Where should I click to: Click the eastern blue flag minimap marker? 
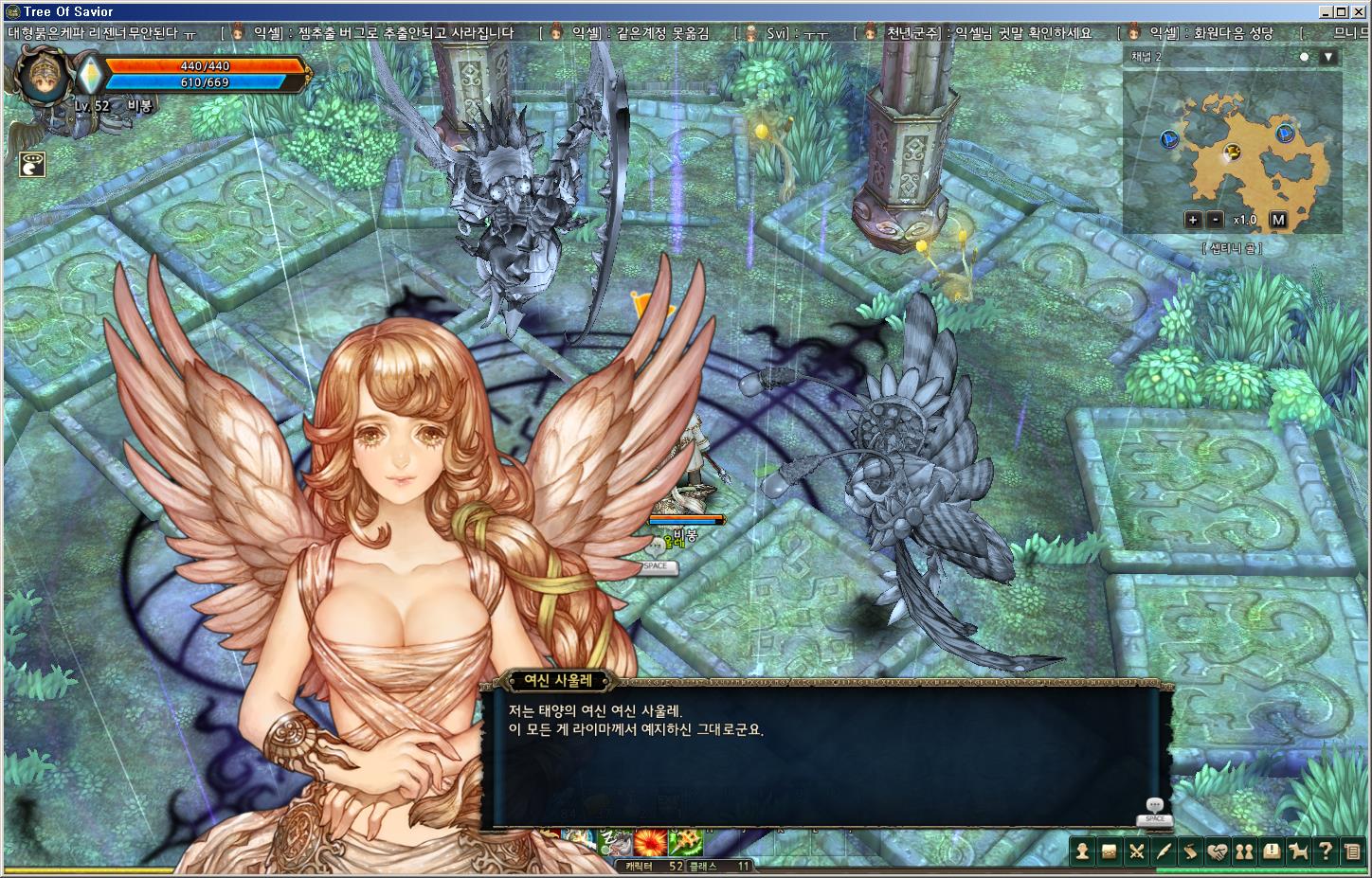(x=1285, y=133)
